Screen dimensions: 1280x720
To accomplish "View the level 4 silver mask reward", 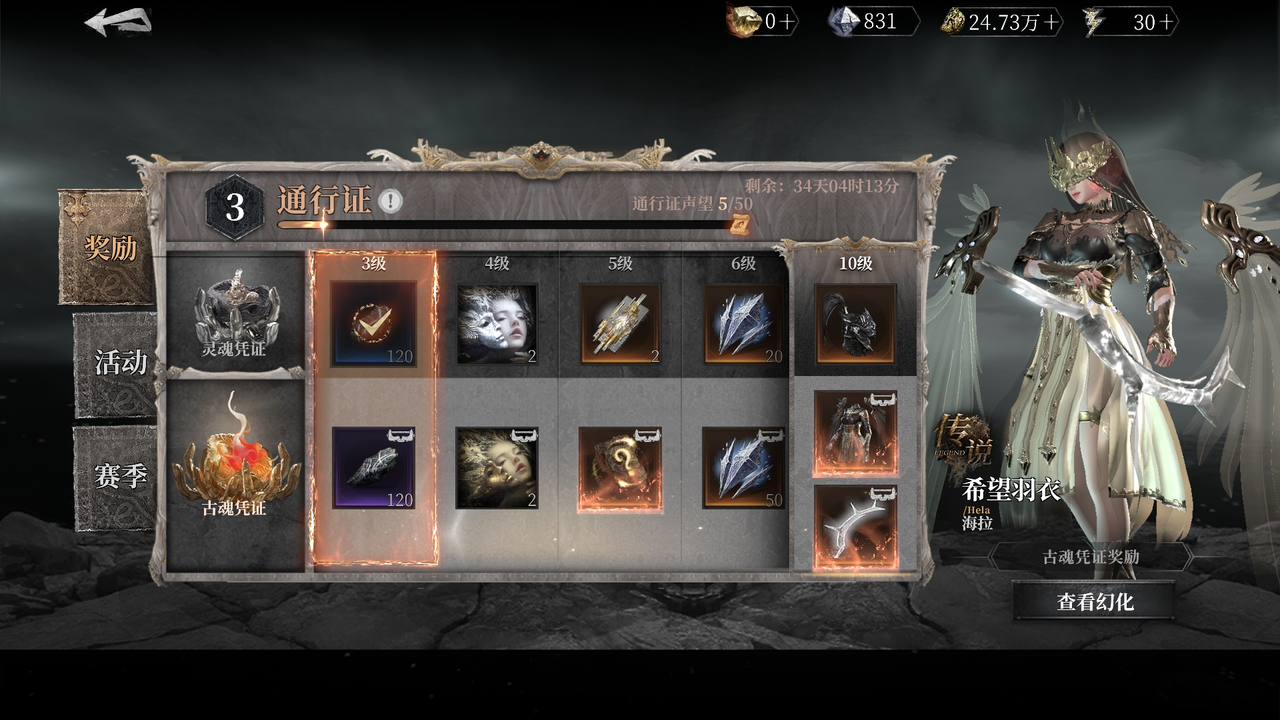I will [497, 323].
